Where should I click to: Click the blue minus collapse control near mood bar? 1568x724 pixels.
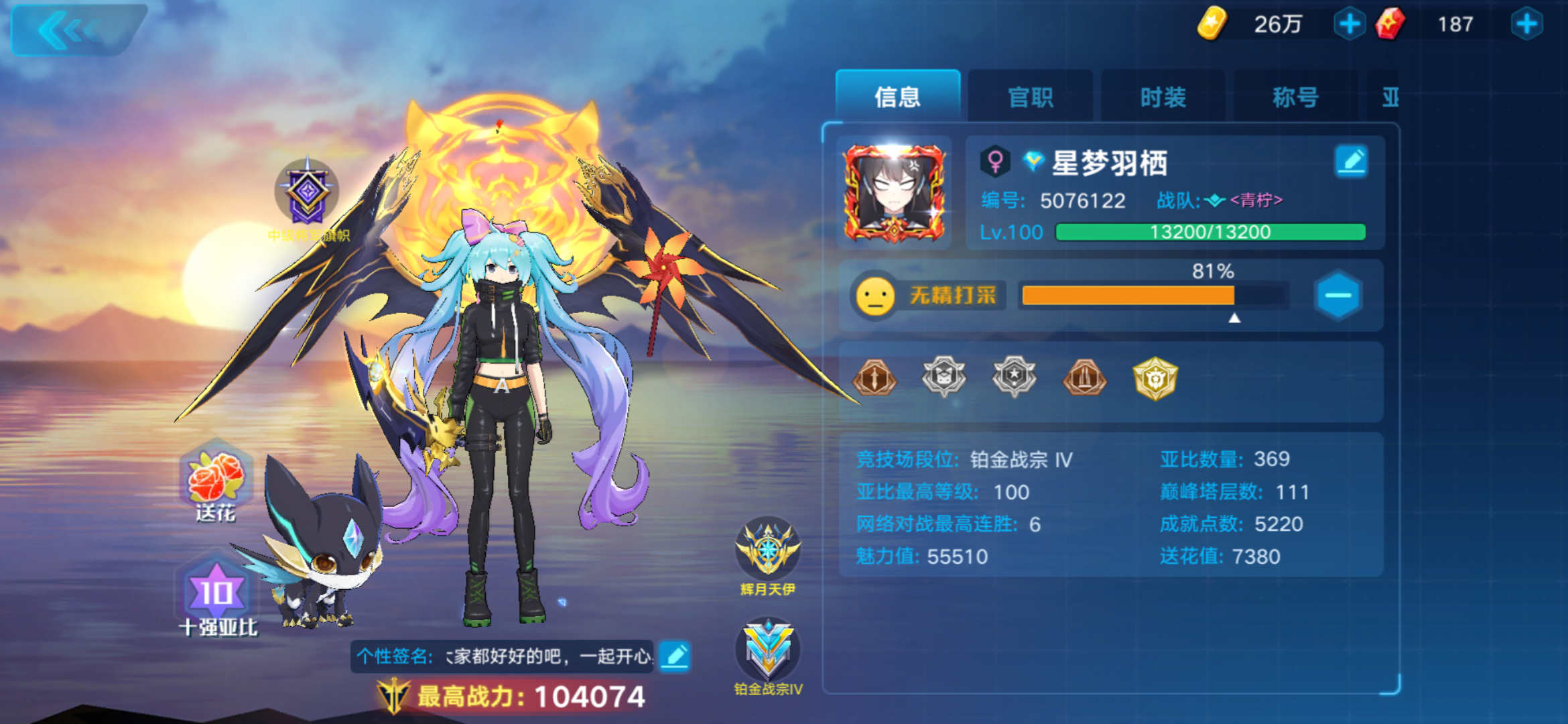pyautogui.click(x=1338, y=295)
